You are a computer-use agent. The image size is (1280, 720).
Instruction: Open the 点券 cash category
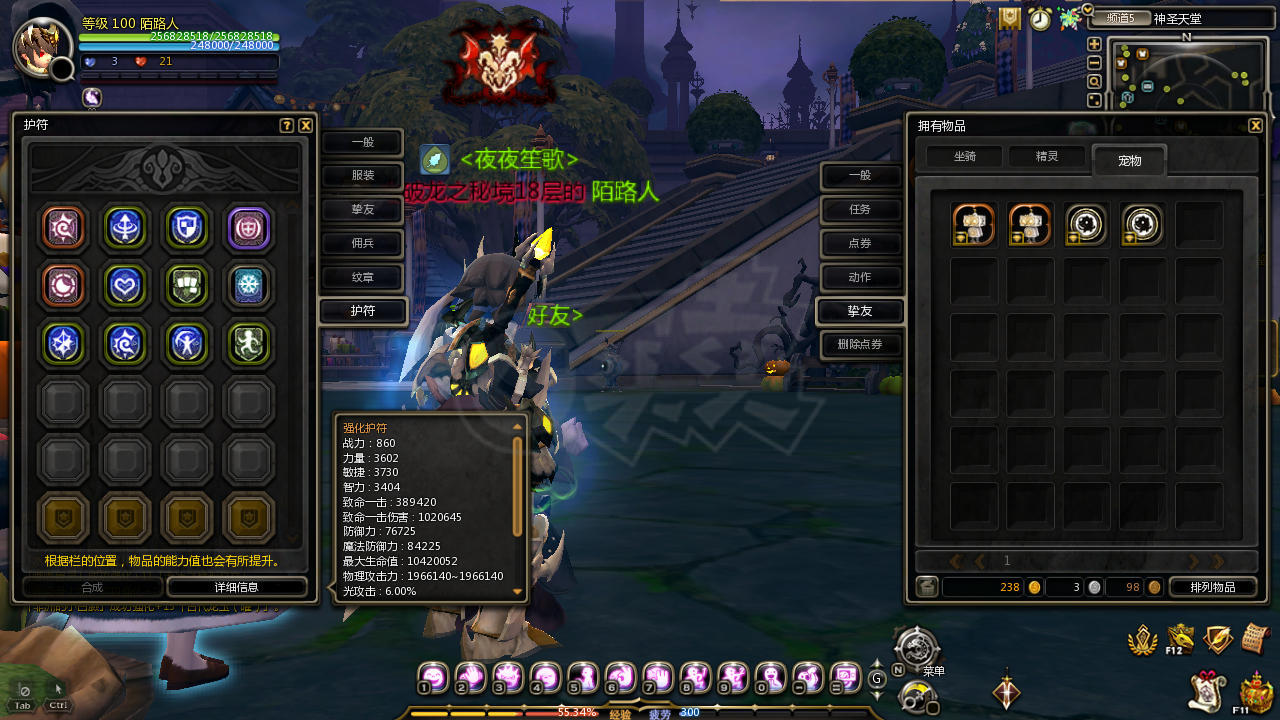860,244
